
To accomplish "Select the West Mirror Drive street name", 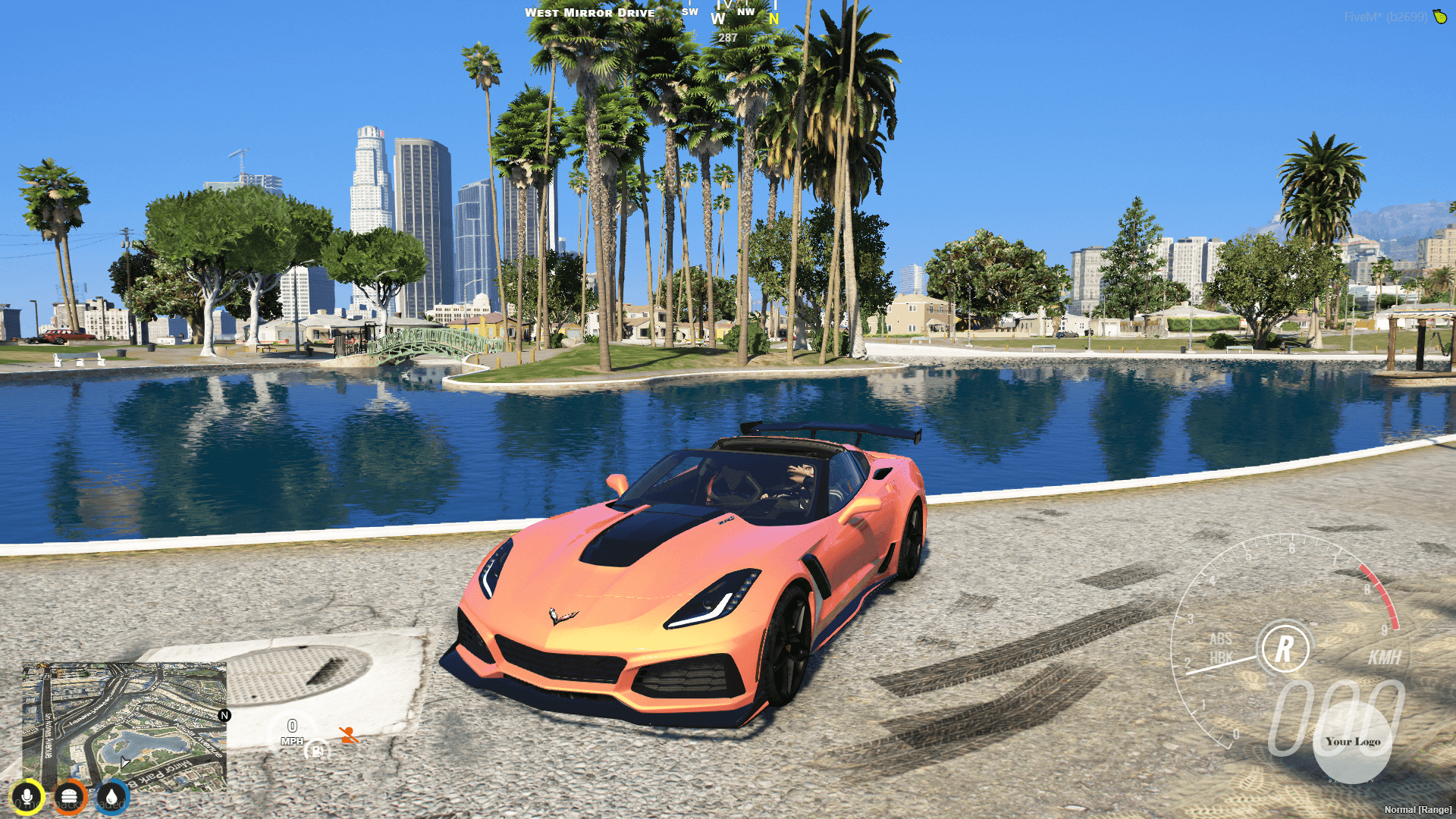I will (591, 12).
